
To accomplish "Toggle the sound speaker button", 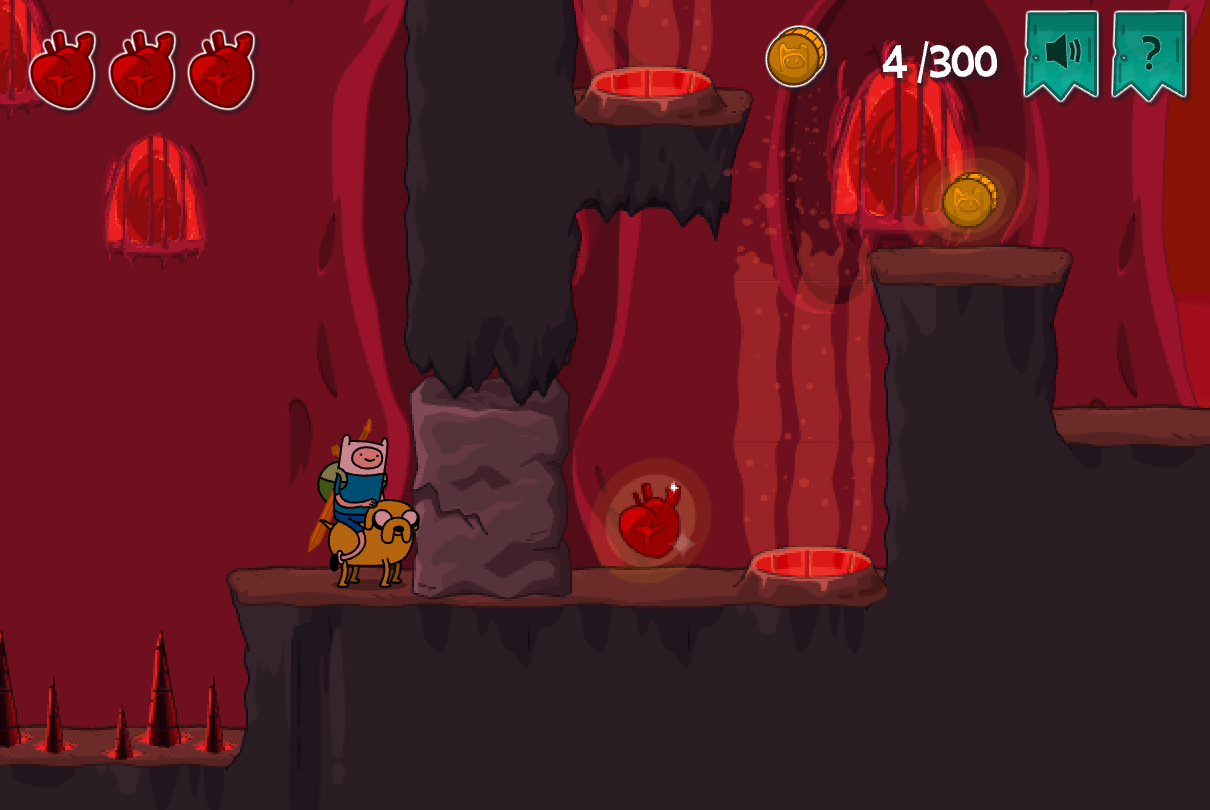I will click(x=1061, y=52).
